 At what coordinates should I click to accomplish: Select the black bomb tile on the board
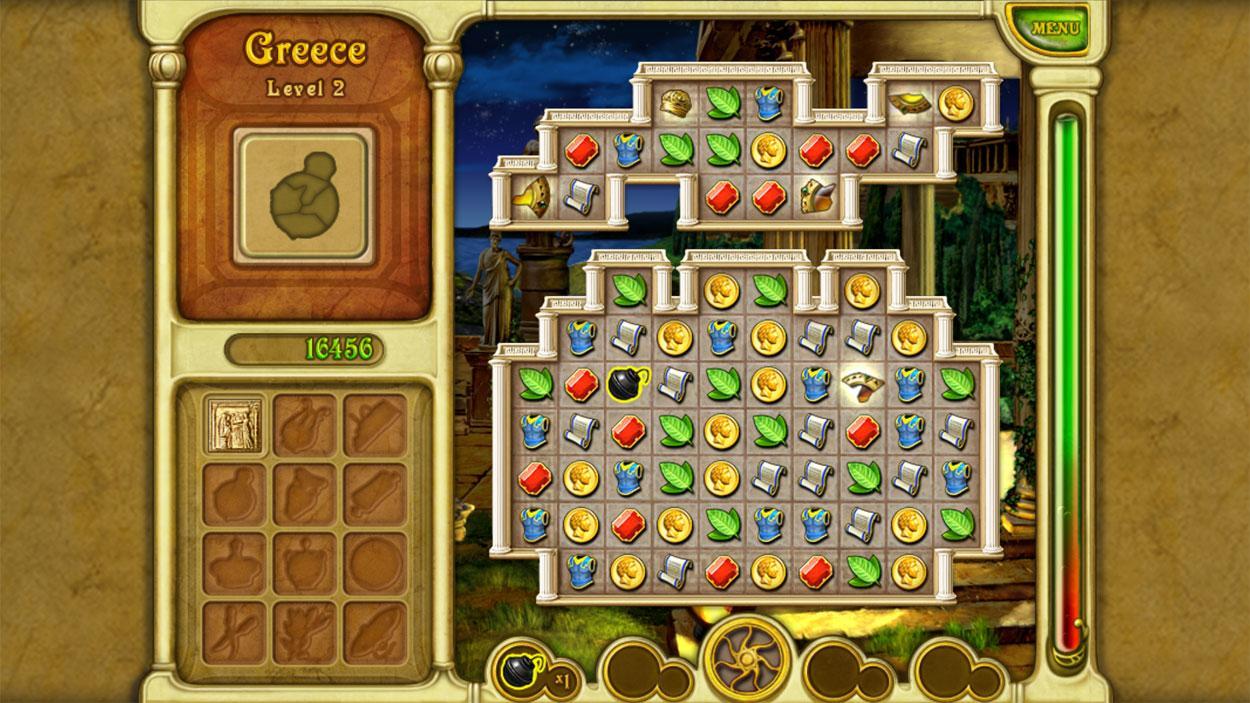click(x=626, y=382)
